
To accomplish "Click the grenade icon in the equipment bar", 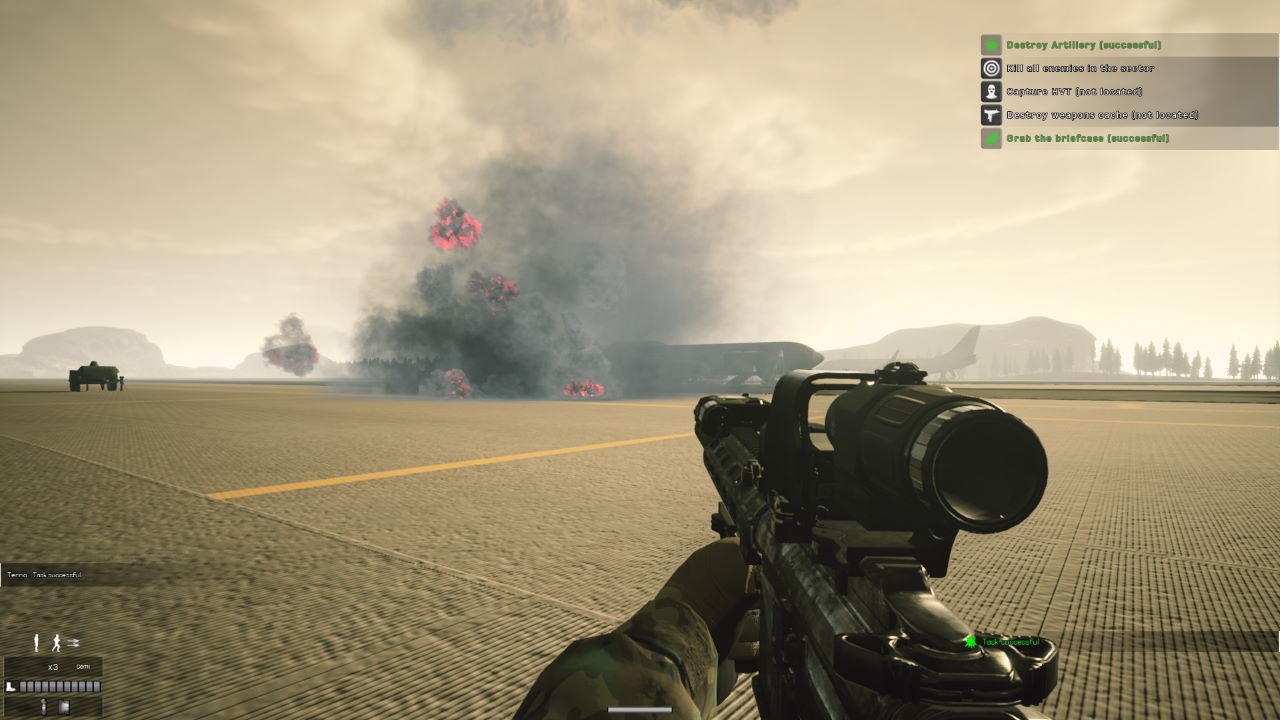I will (x=44, y=707).
